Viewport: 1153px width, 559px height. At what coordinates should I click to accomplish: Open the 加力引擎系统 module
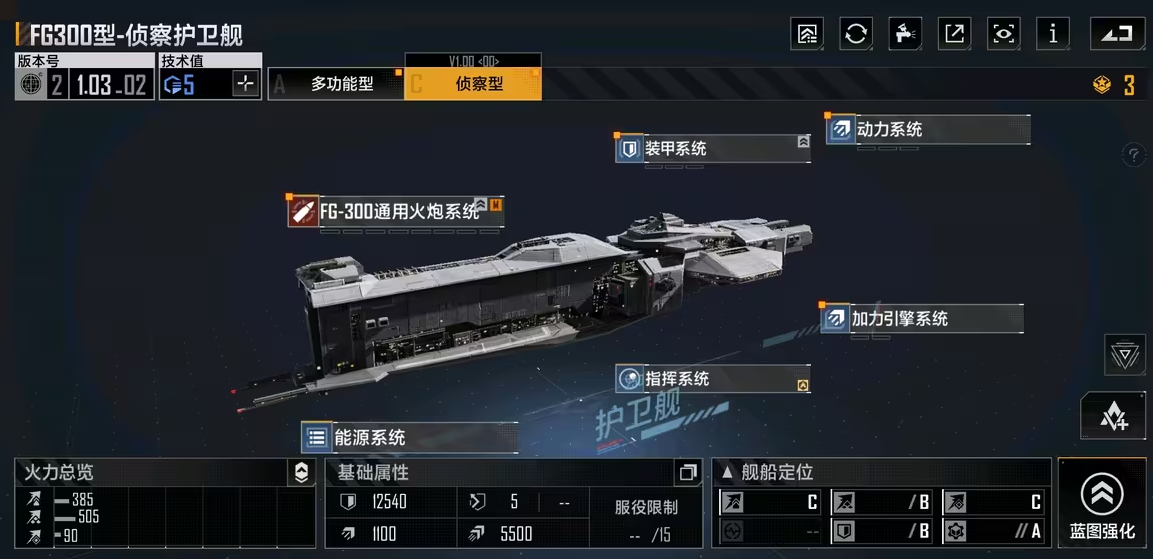coord(922,319)
